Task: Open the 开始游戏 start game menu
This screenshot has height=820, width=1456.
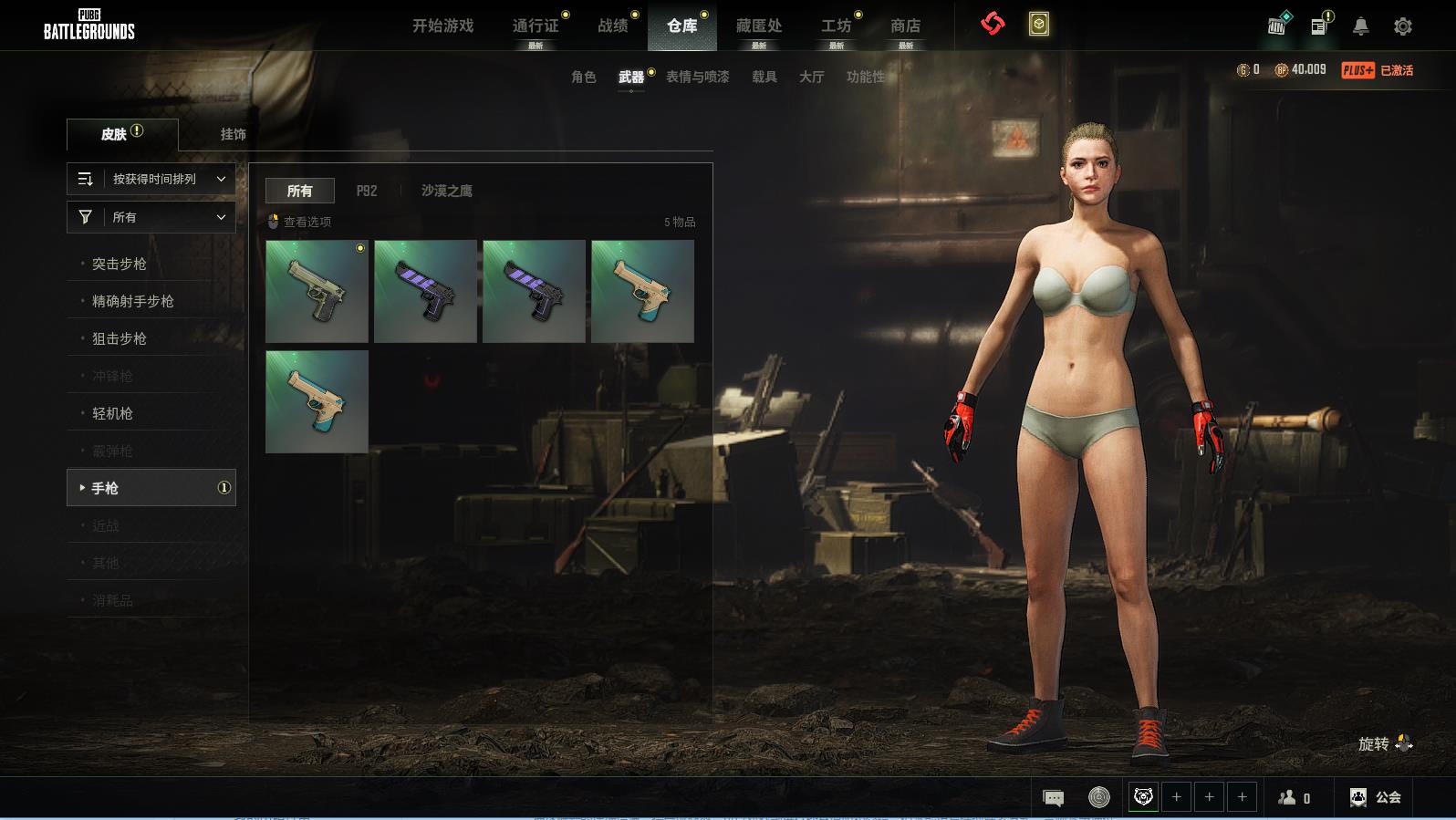Action: coord(442,26)
